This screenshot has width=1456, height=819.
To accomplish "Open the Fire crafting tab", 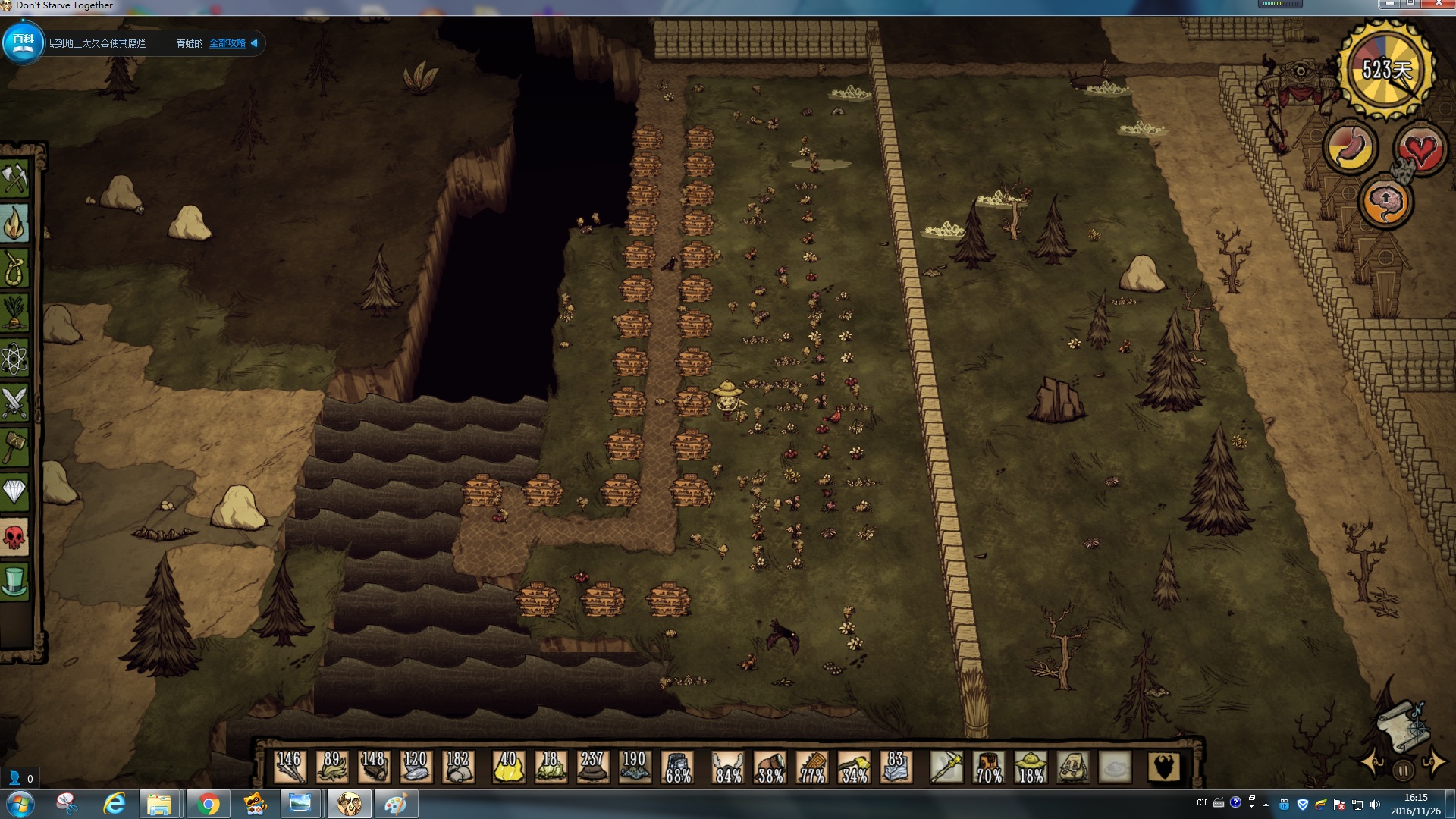I will pos(14,224).
